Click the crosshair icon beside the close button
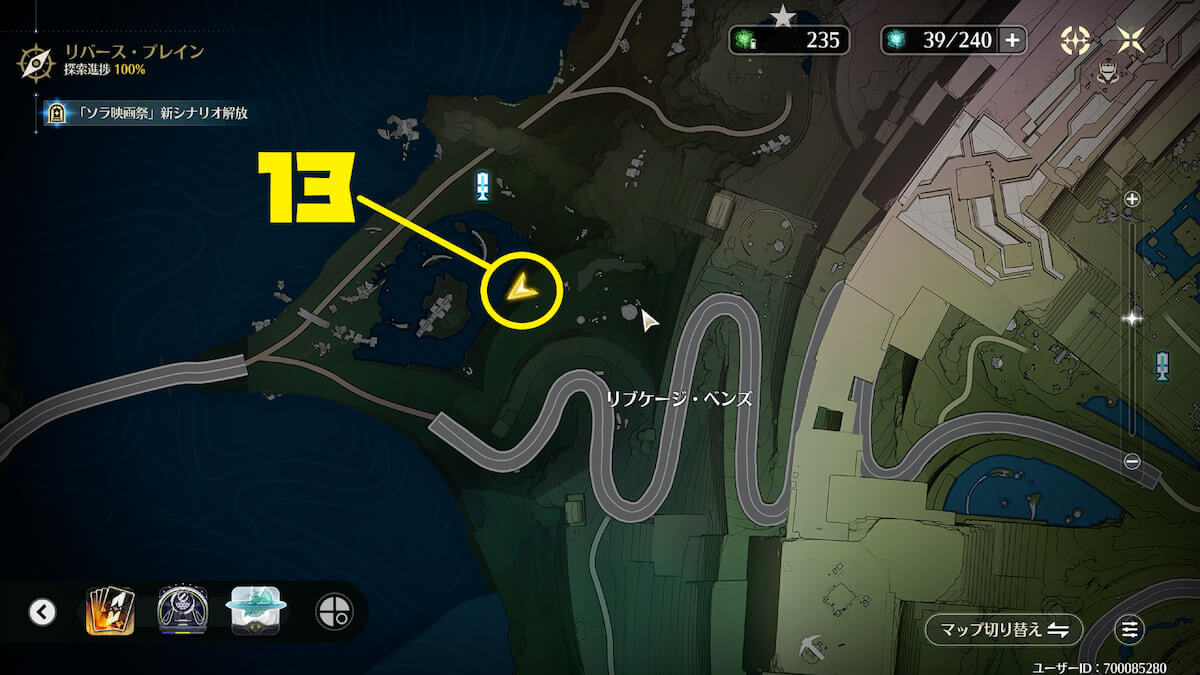1200x675 pixels. (x=1075, y=40)
